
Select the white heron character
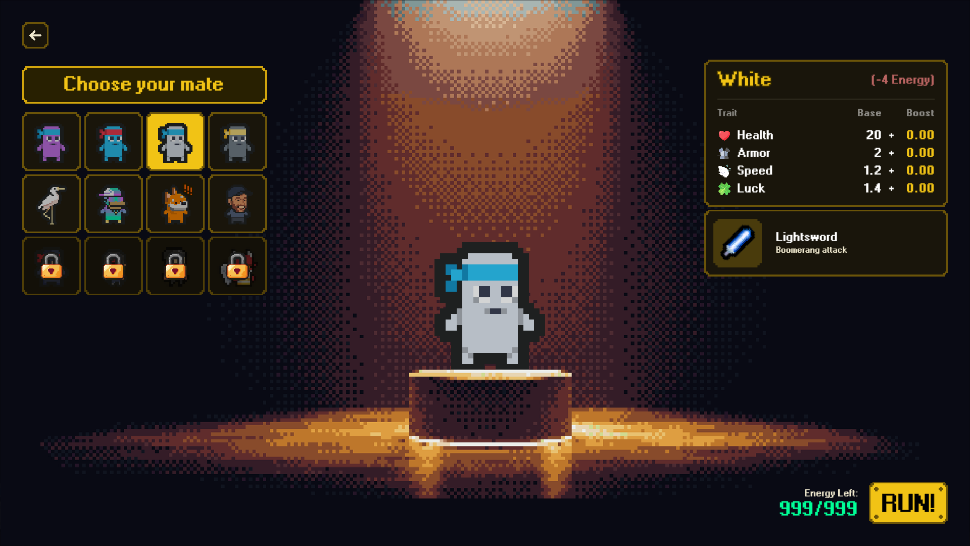51,204
